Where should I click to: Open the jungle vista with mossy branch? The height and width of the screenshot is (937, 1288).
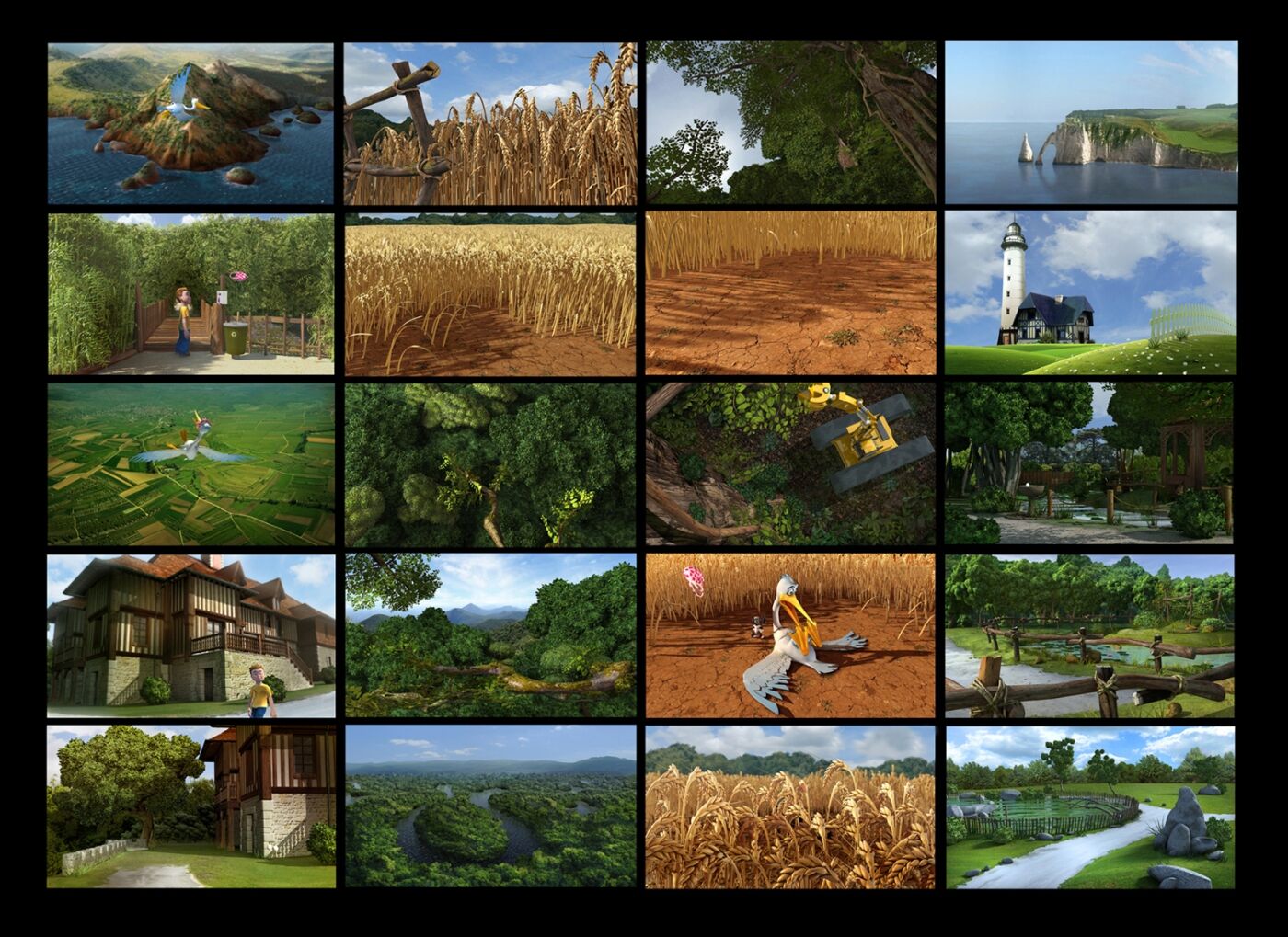[490, 635]
